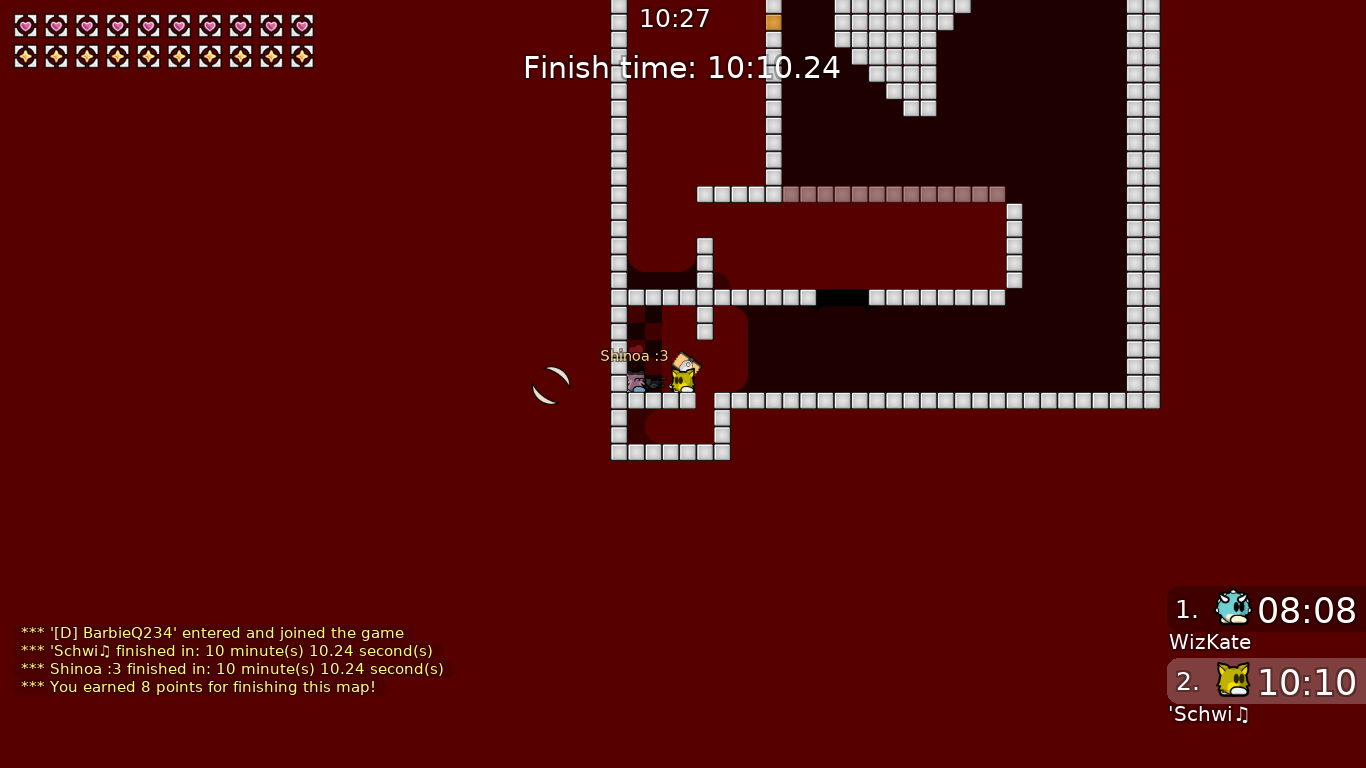The image size is (1366, 768).
Task: Click WizKate's blue spiky tee avatar
Action: tap(1233, 607)
